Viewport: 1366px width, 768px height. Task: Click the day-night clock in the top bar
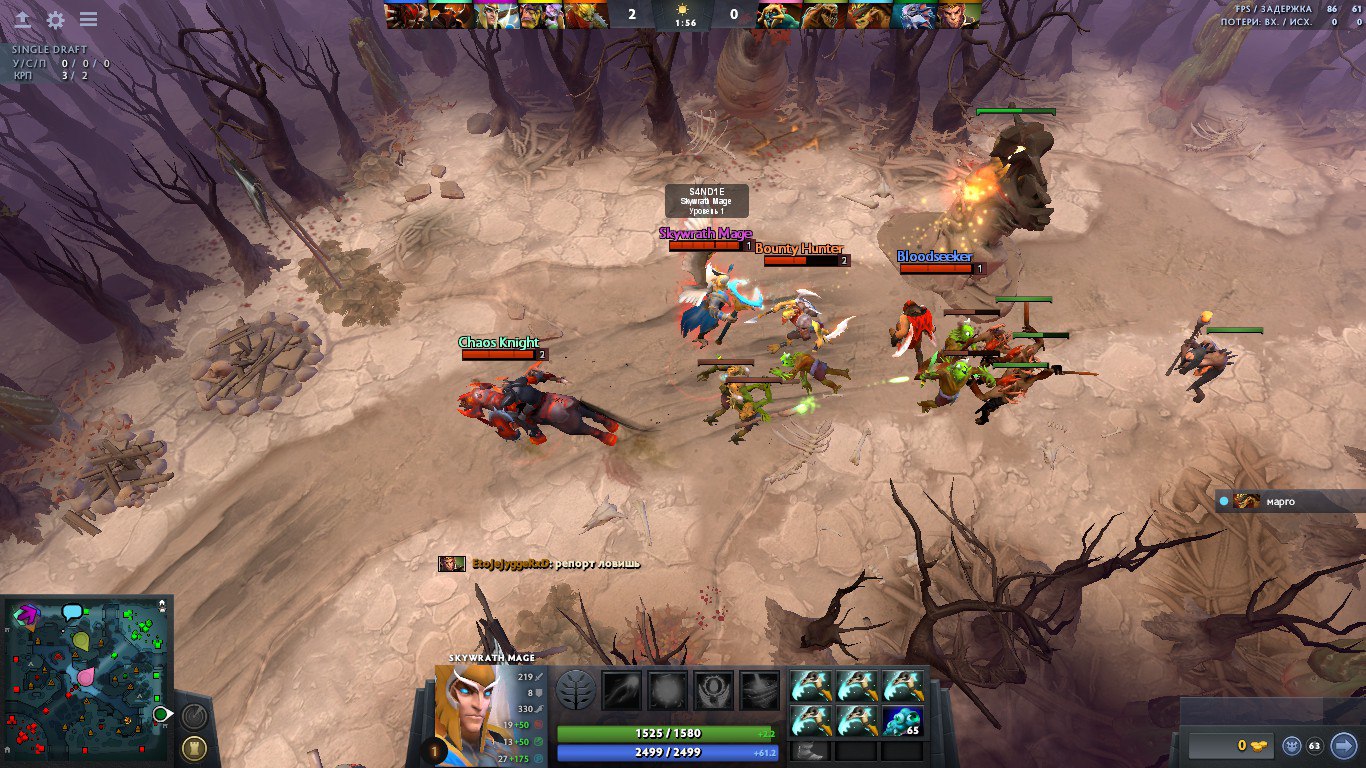686,14
